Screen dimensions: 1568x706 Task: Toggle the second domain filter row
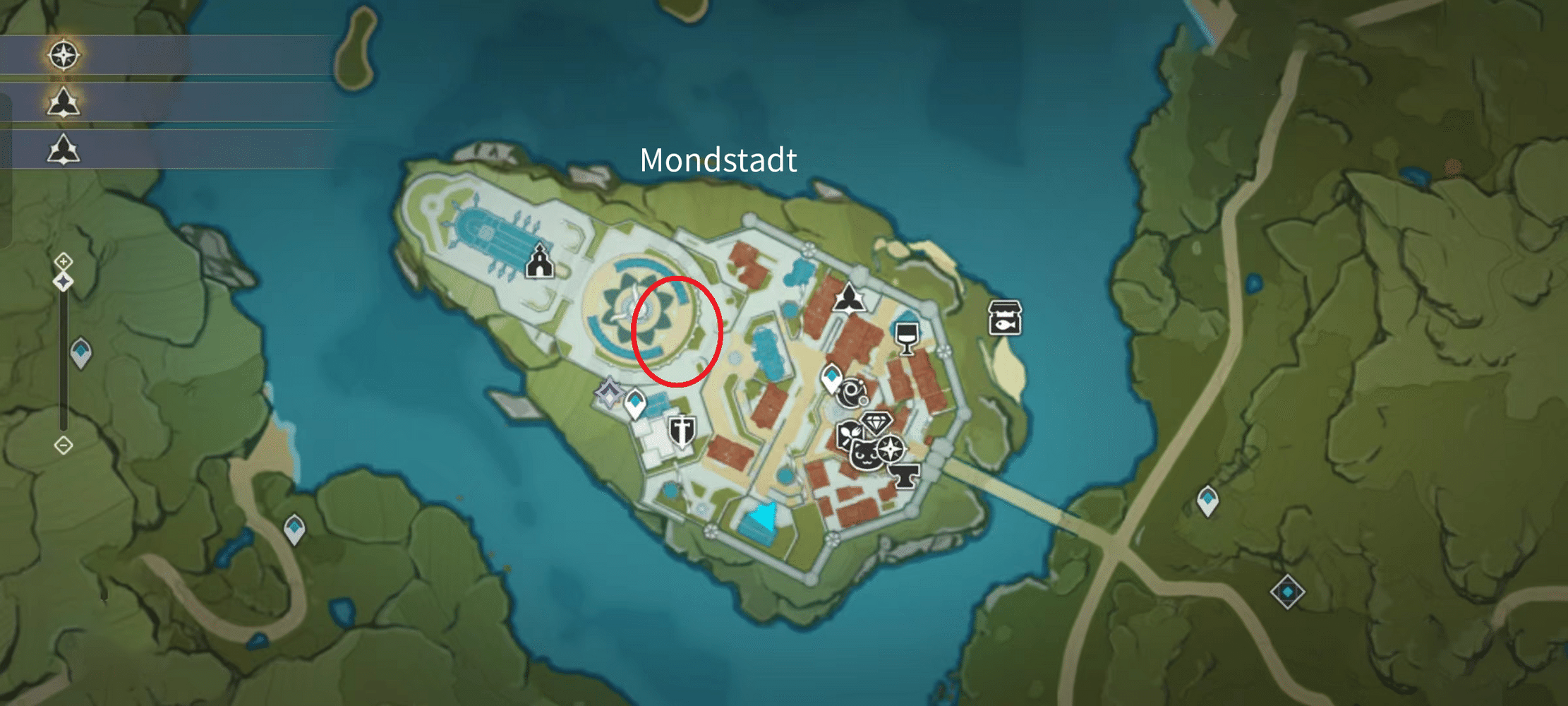pos(64,149)
